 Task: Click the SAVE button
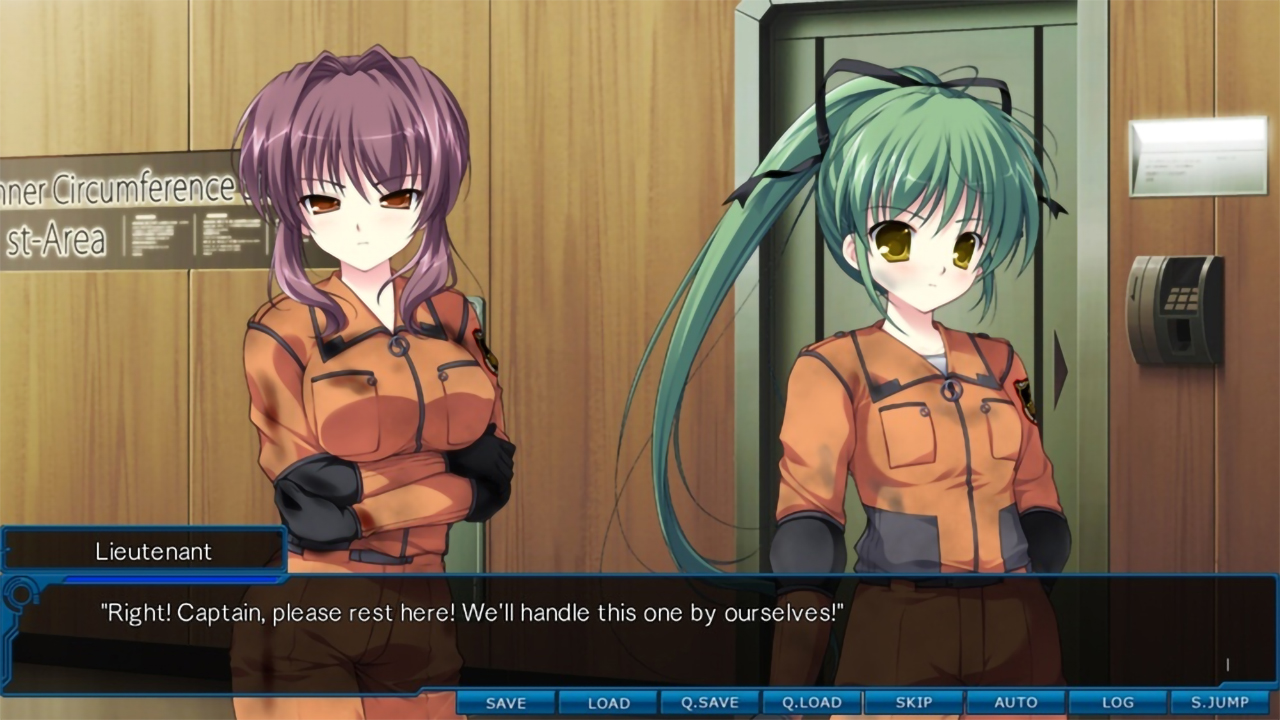[506, 703]
